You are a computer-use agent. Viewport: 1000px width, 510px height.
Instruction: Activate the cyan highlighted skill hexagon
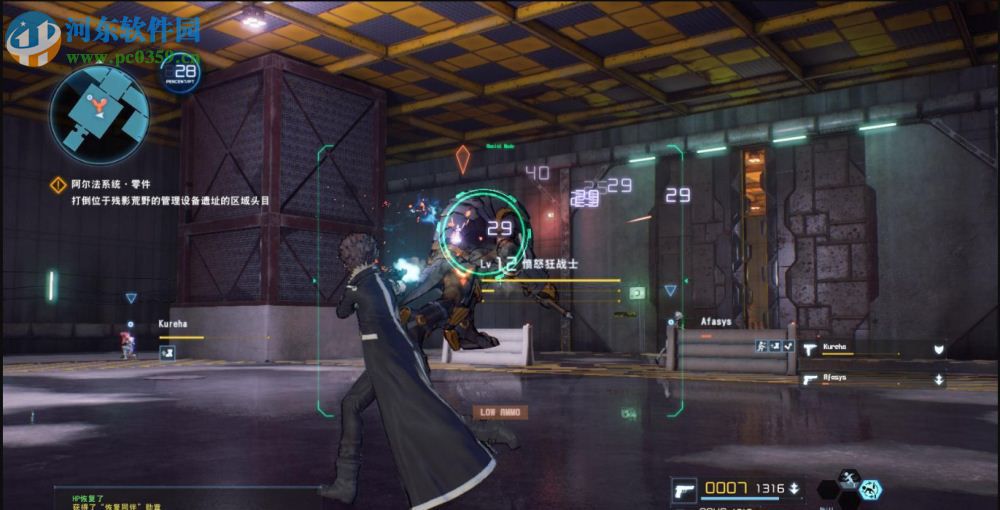coord(870,490)
